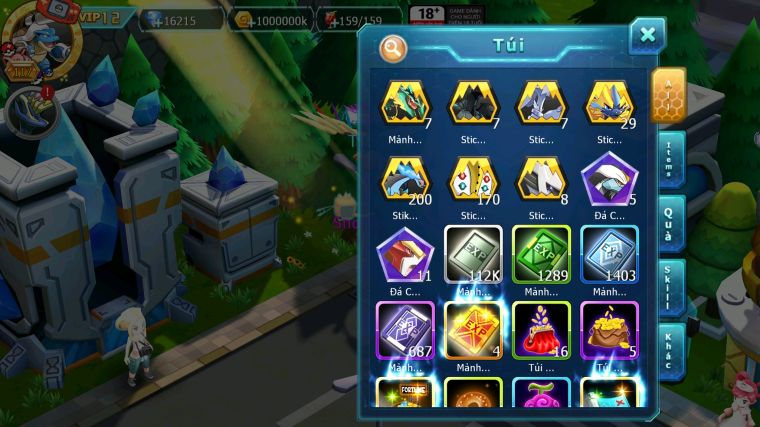Select the golden EXP card with quantity 4
The width and height of the screenshot is (760, 427).
tap(473, 330)
